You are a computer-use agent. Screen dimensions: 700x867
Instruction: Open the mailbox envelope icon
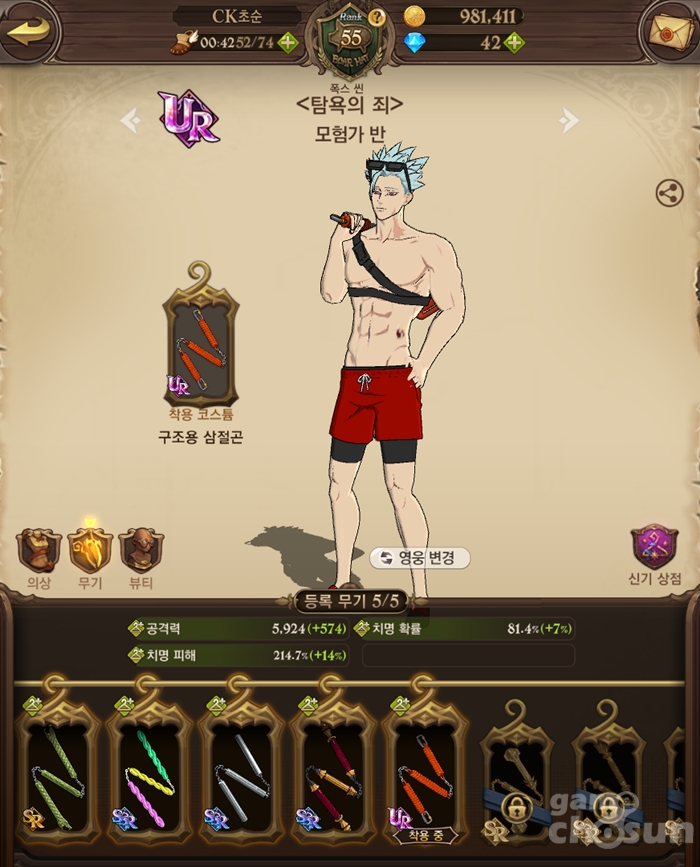[x=669, y=31]
